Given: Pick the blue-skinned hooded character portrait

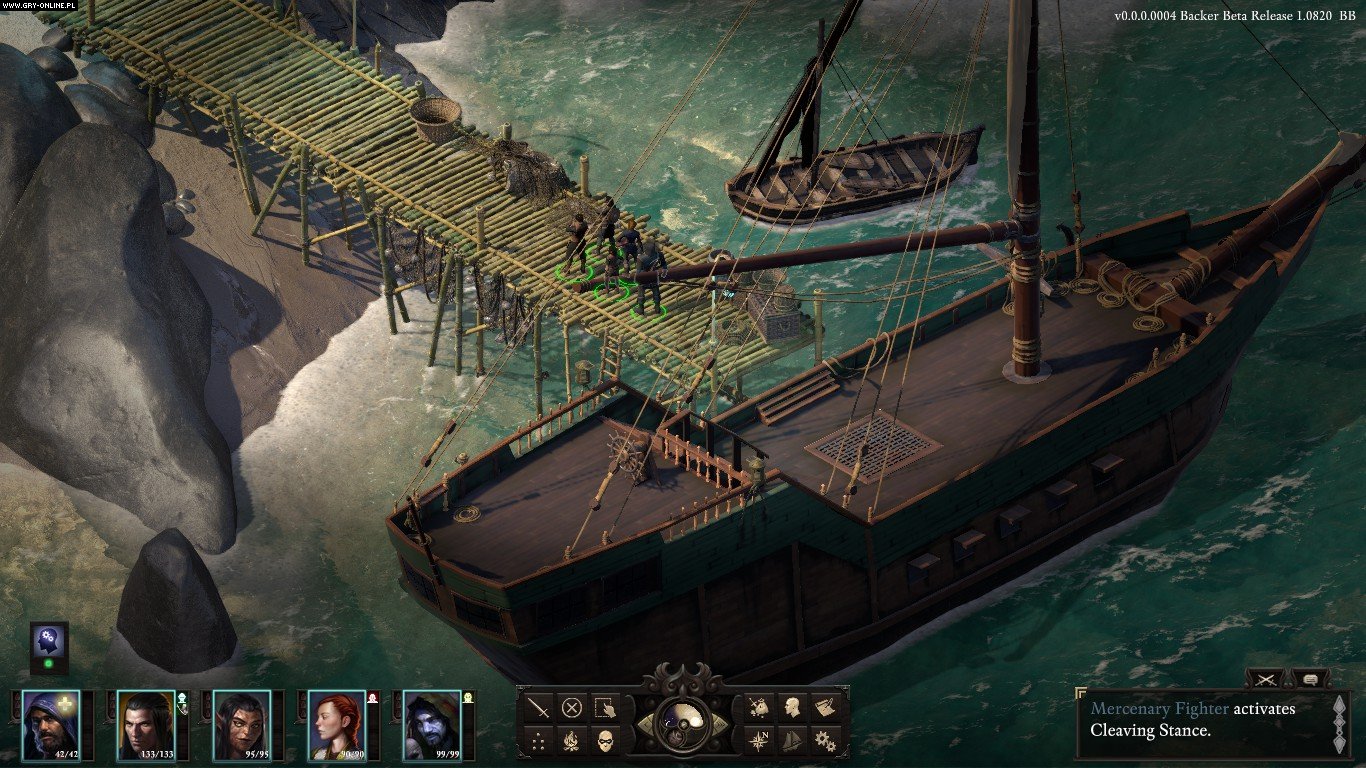Looking at the screenshot, I should point(432,724).
